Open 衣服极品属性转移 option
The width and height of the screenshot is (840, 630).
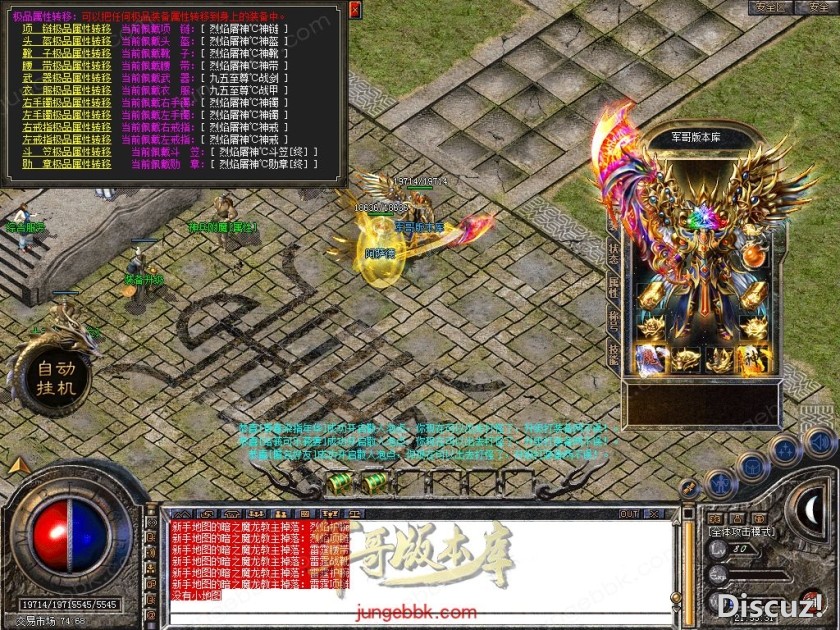67,90
